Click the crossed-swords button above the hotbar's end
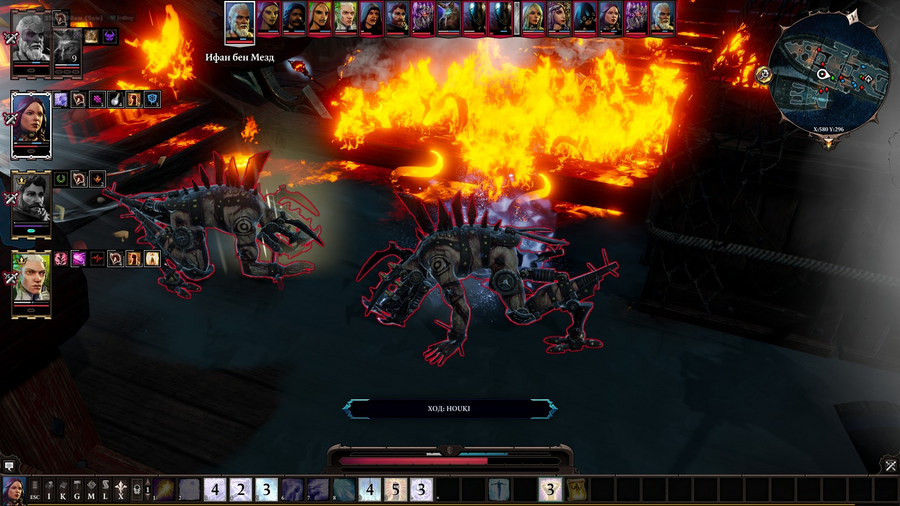 point(890,465)
